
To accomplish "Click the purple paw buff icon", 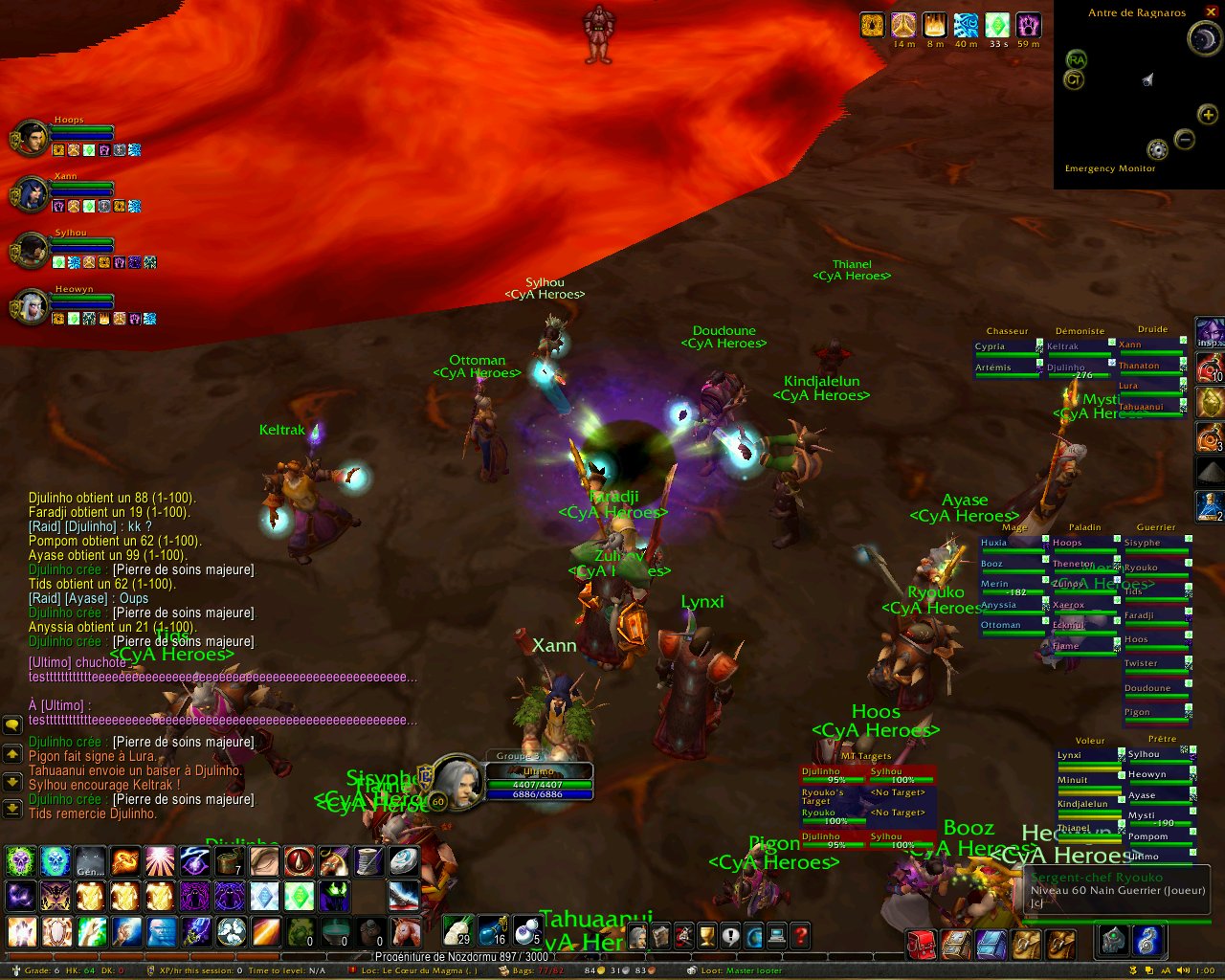I will pos(1029,25).
